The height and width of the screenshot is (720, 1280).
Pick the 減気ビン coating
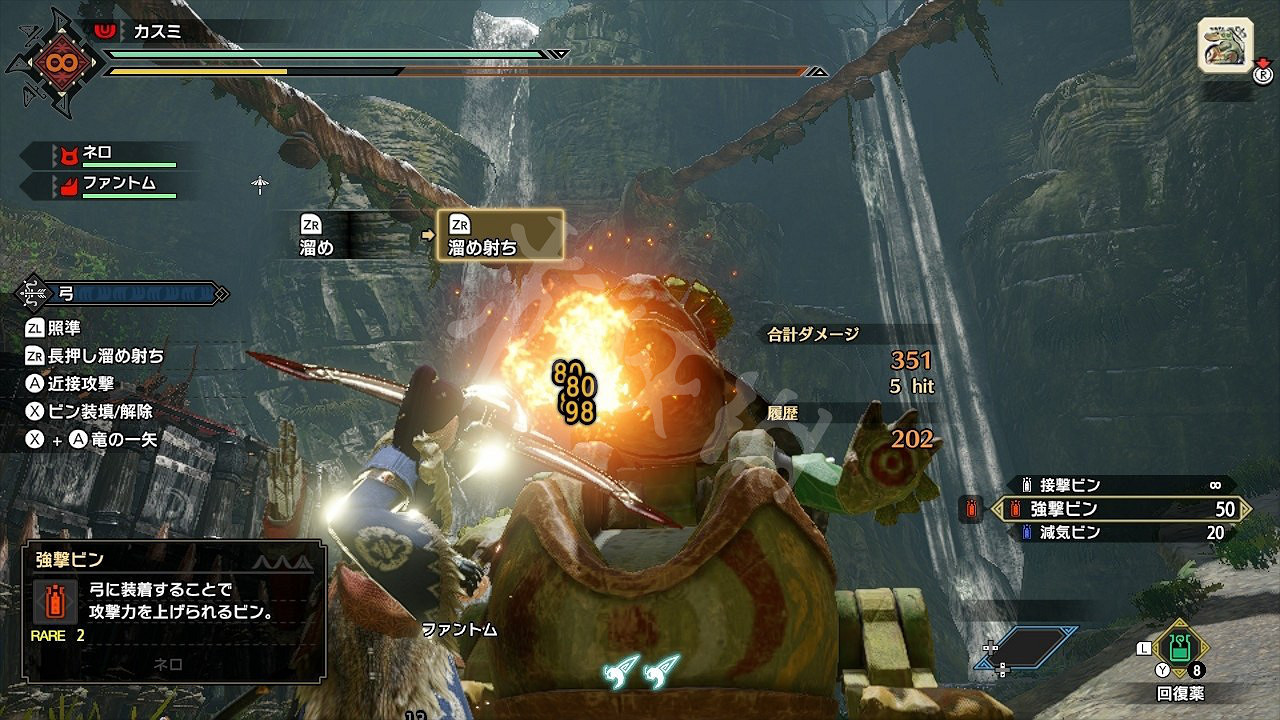(x=1120, y=533)
